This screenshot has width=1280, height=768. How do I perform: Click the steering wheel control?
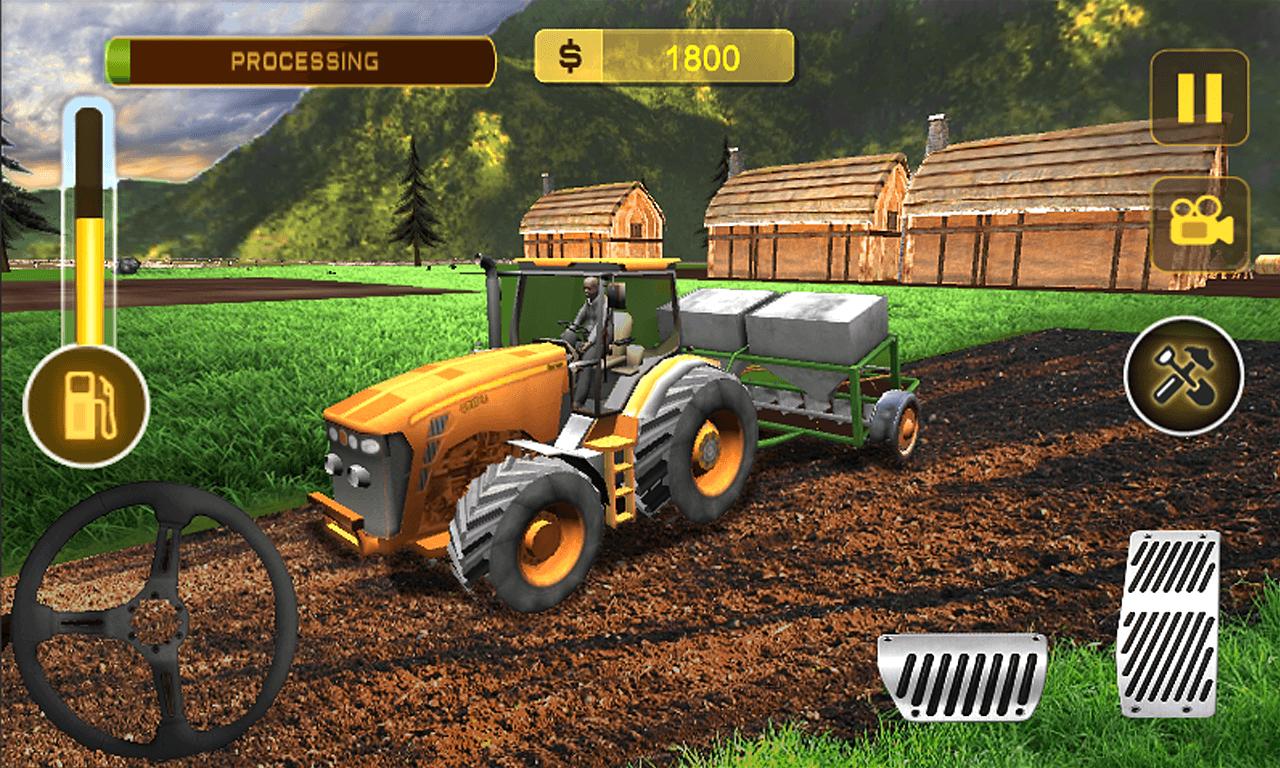(154, 620)
